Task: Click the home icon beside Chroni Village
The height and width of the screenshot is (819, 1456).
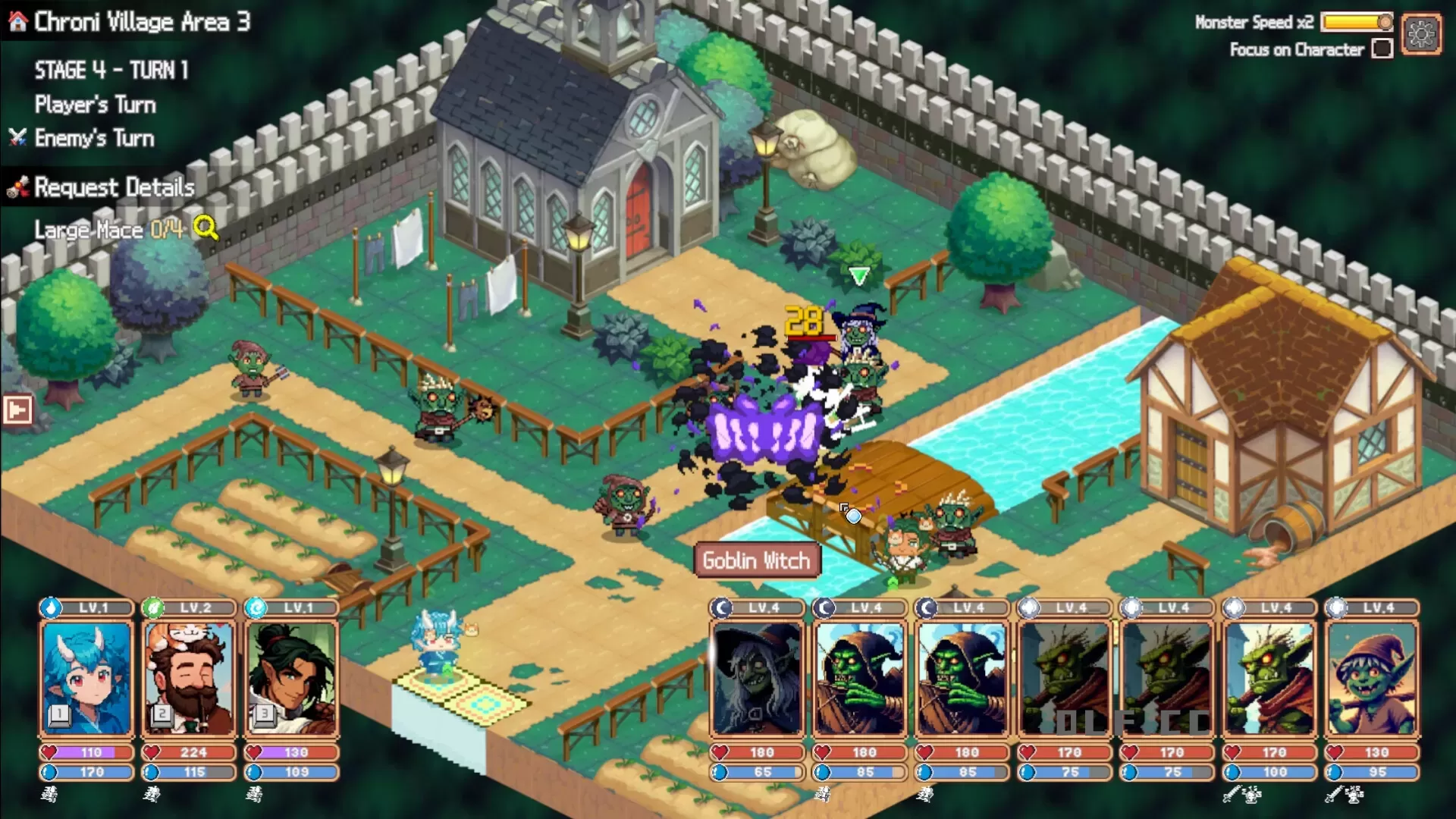Action: 18,22
